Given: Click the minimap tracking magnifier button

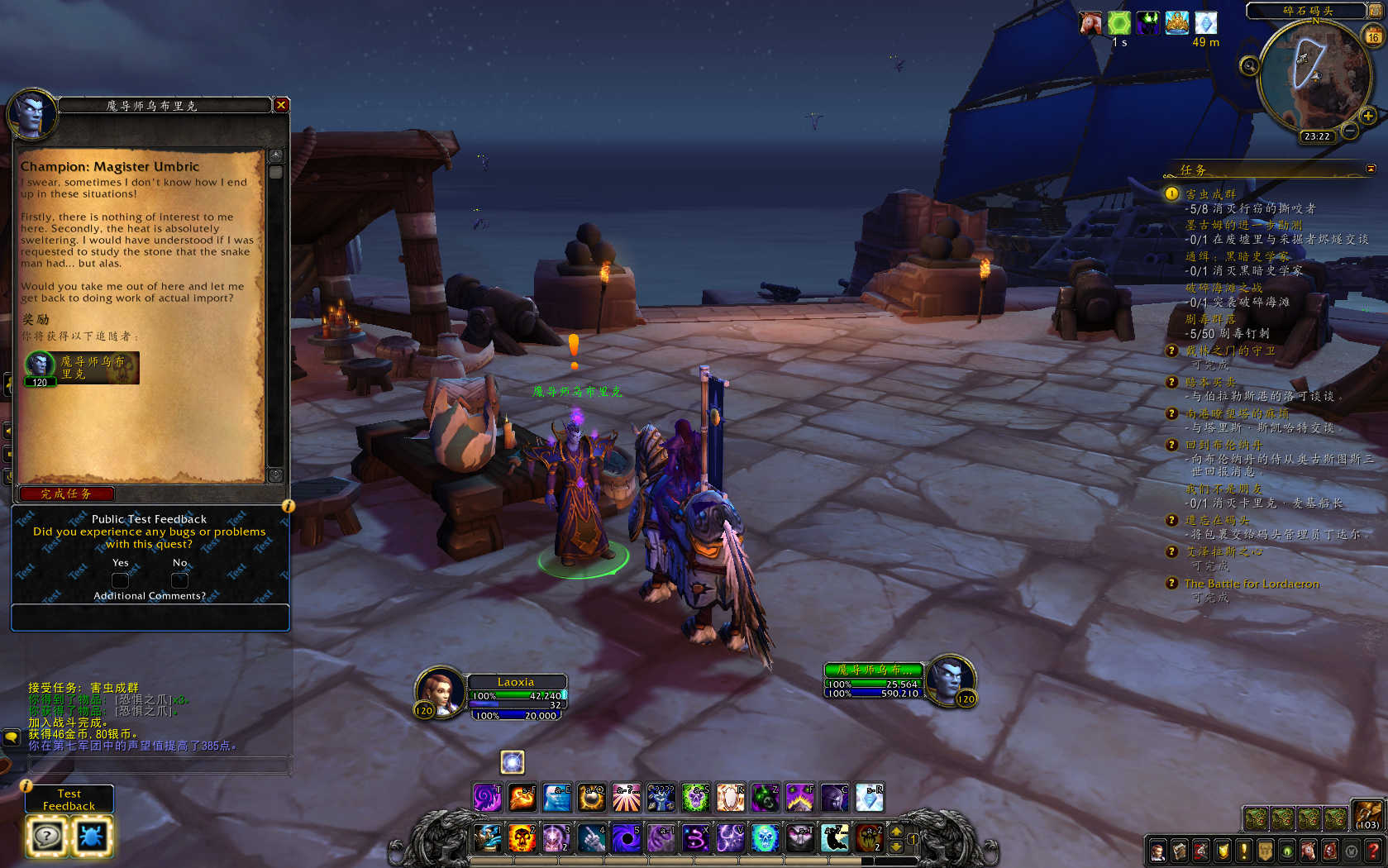Looking at the screenshot, I should point(1249,65).
